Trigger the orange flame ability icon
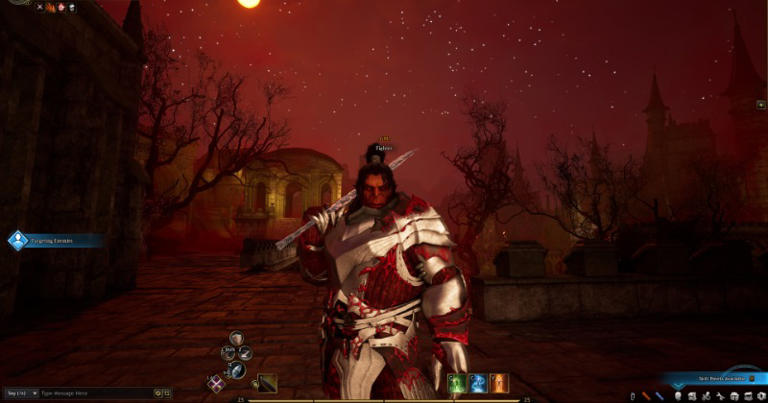The height and width of the screenshot is (403, 768). pos(498,383)
